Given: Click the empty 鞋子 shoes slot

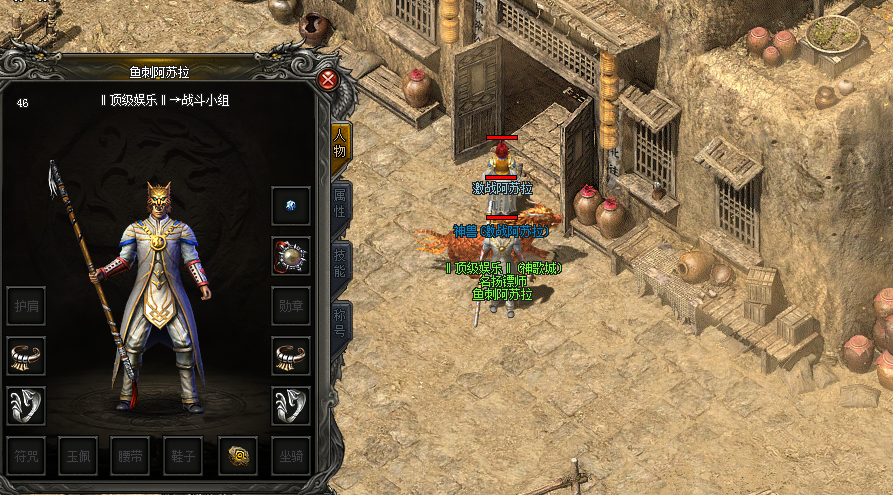Looking at the screenshot, I should point(184,456).
